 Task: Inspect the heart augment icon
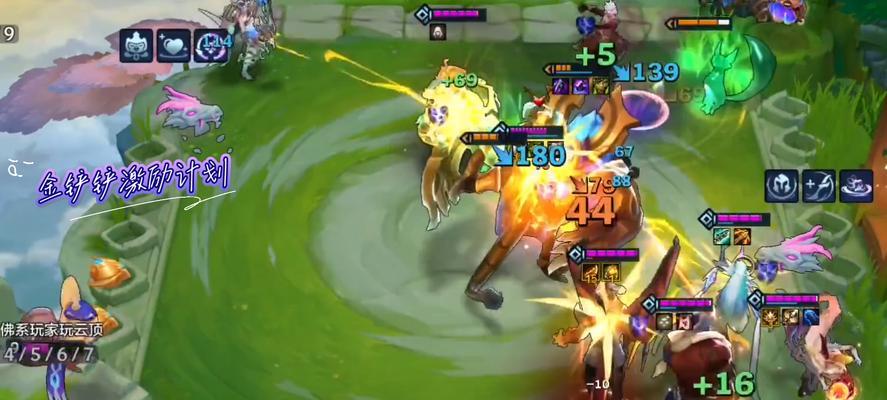pyautogui.click(x=173, y=46)
